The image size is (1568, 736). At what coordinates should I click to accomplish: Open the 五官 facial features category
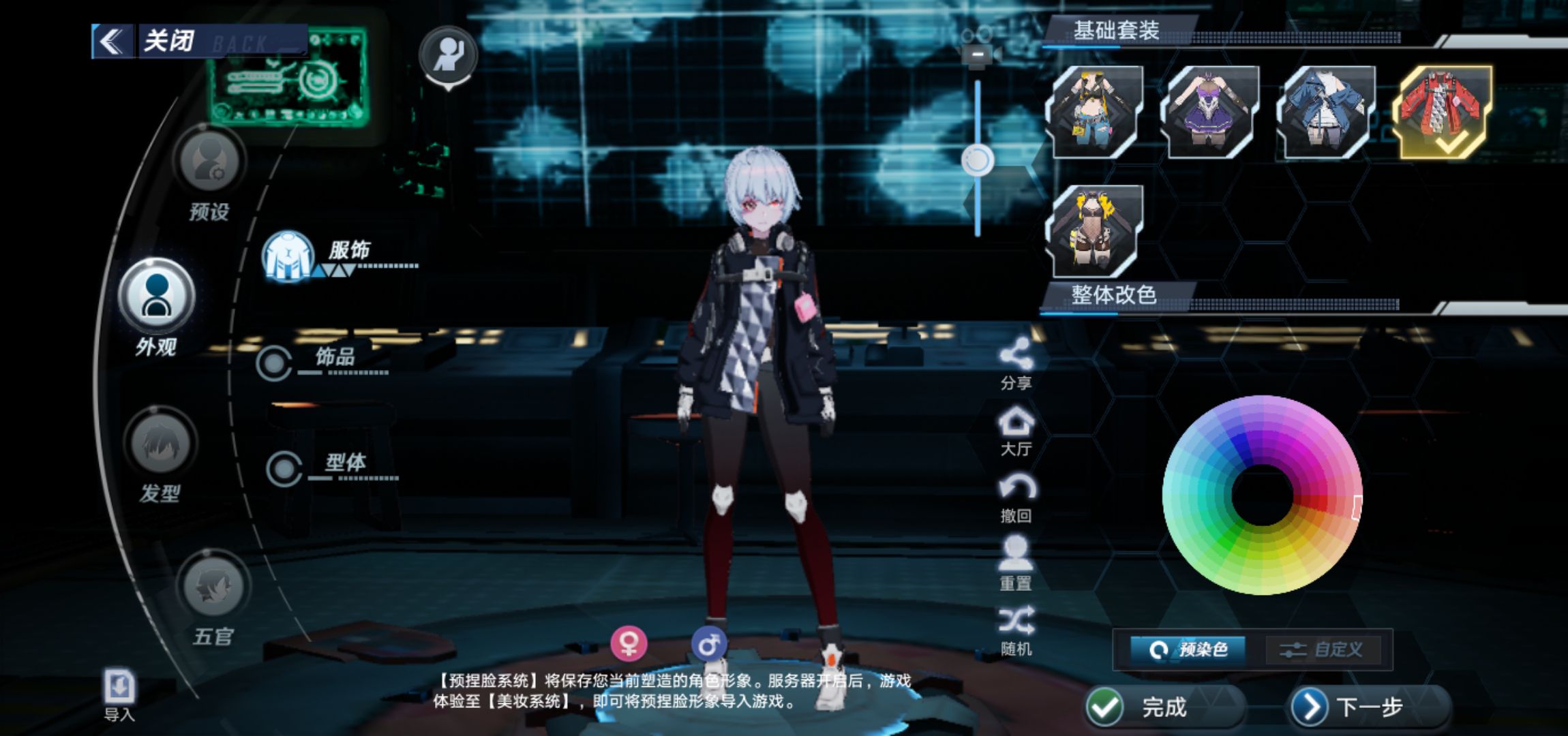click(x=213, y=587)
